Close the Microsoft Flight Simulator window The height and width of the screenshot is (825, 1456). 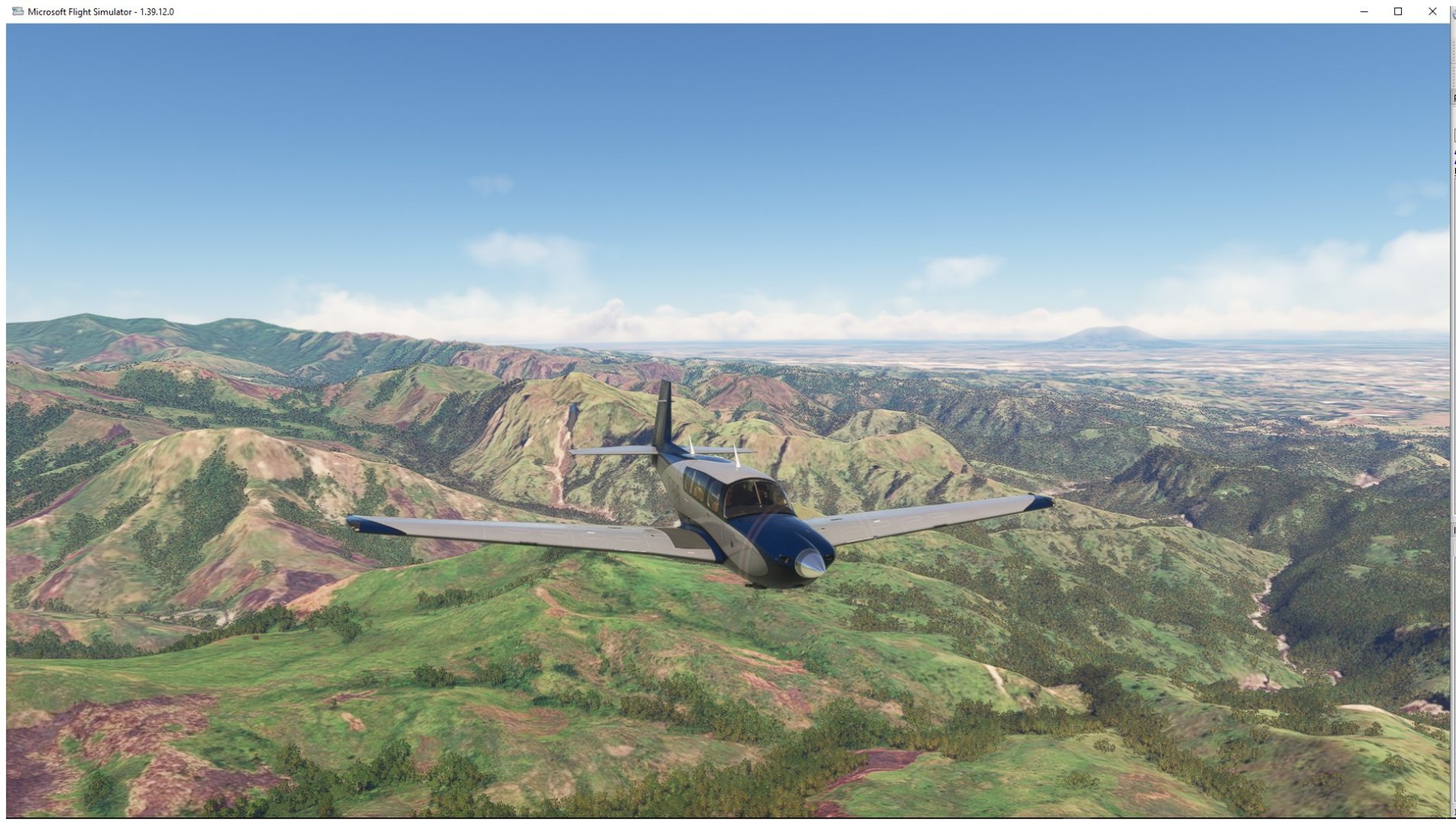(x=1432, y=11)
